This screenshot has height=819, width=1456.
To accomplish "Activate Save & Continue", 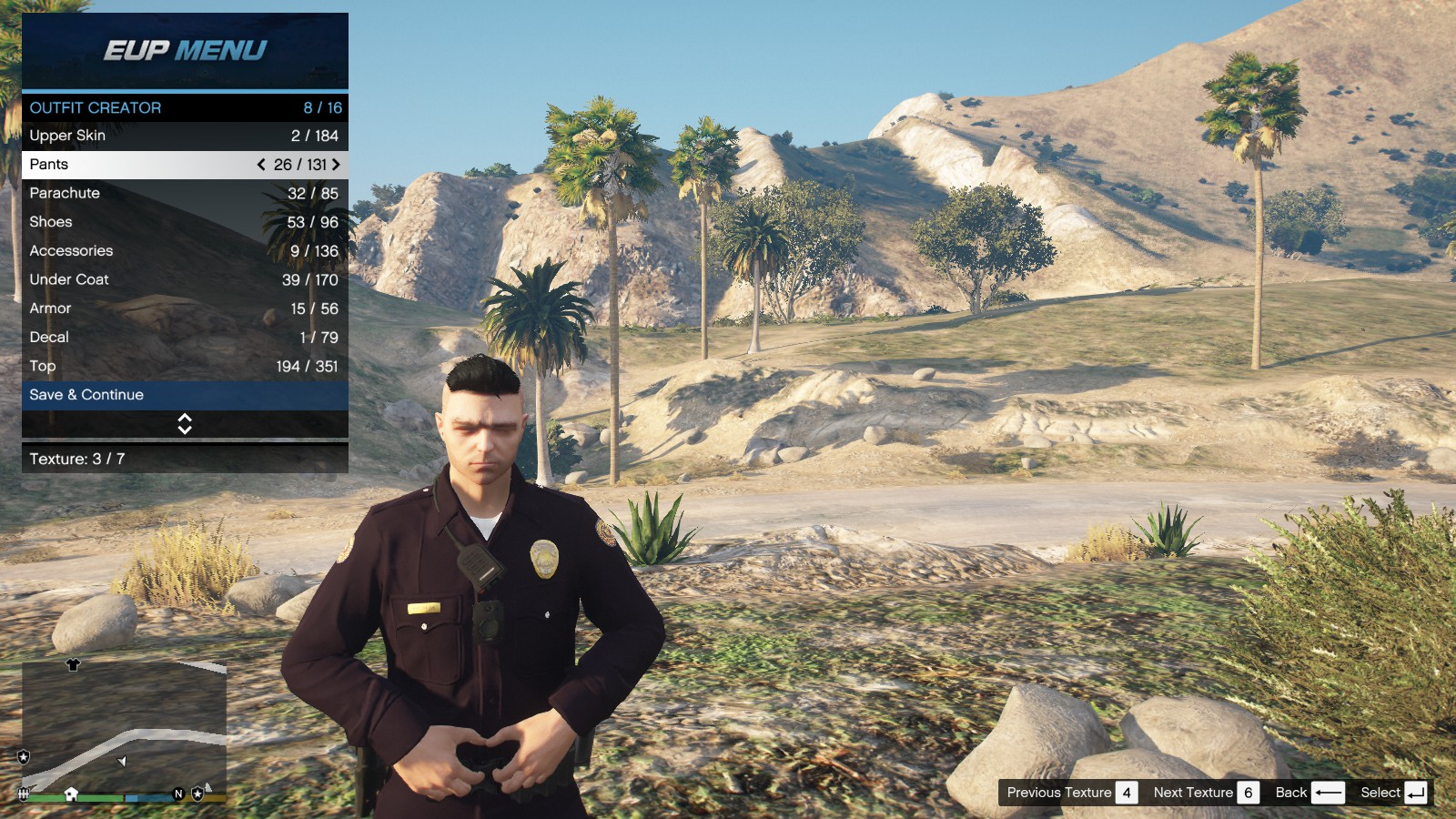I will (185, 395).
